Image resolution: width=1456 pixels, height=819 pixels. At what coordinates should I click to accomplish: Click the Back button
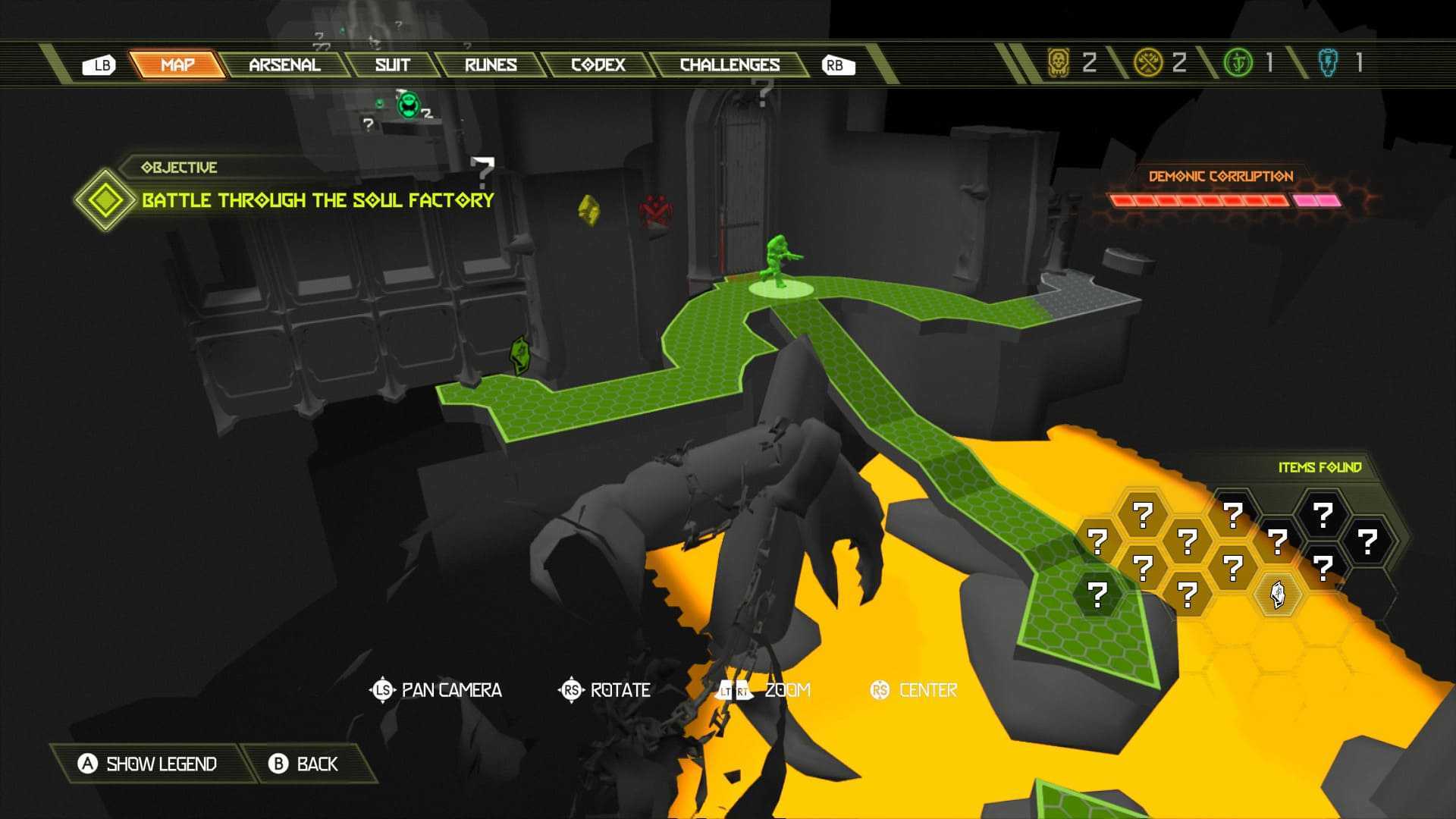click(x=304, y=764)
